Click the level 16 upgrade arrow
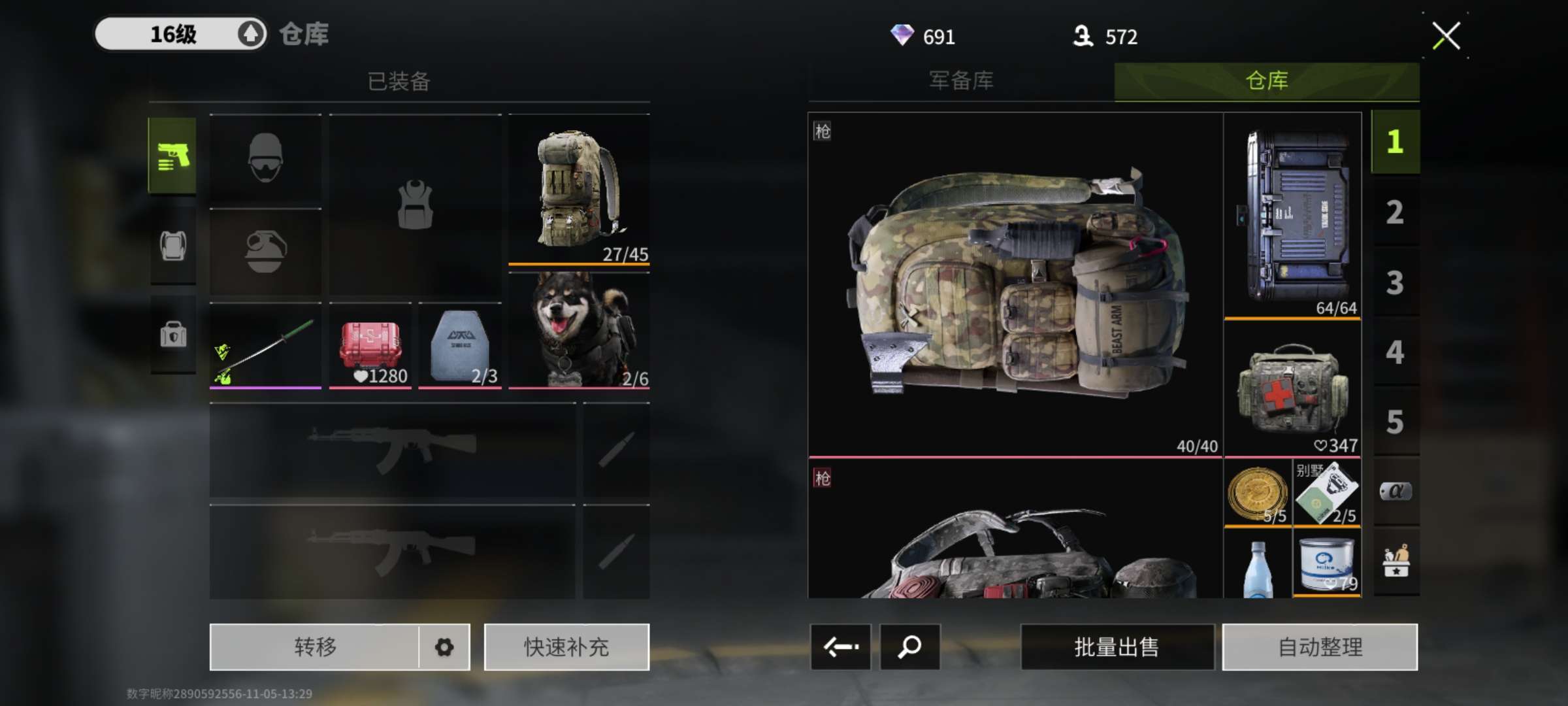This screenshot has height=706, width=1568. [251, 34]
